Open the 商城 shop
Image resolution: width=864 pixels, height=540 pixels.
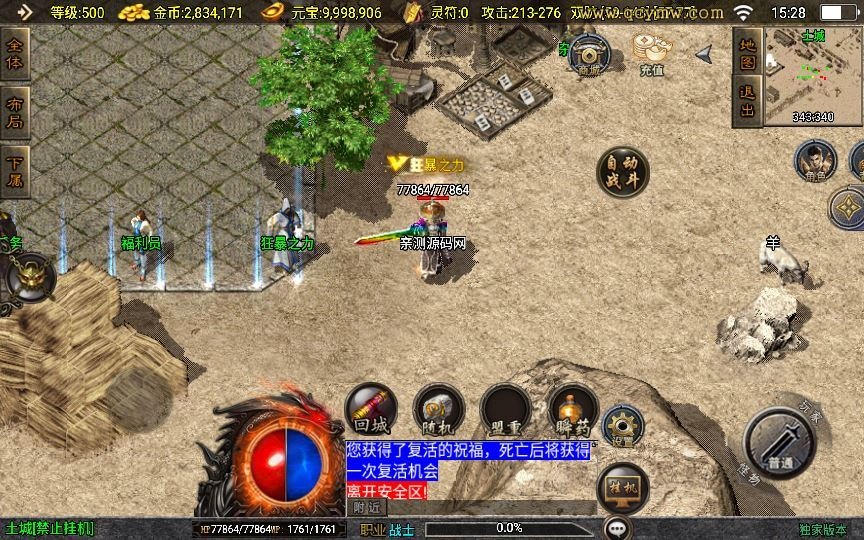[589, 53]
